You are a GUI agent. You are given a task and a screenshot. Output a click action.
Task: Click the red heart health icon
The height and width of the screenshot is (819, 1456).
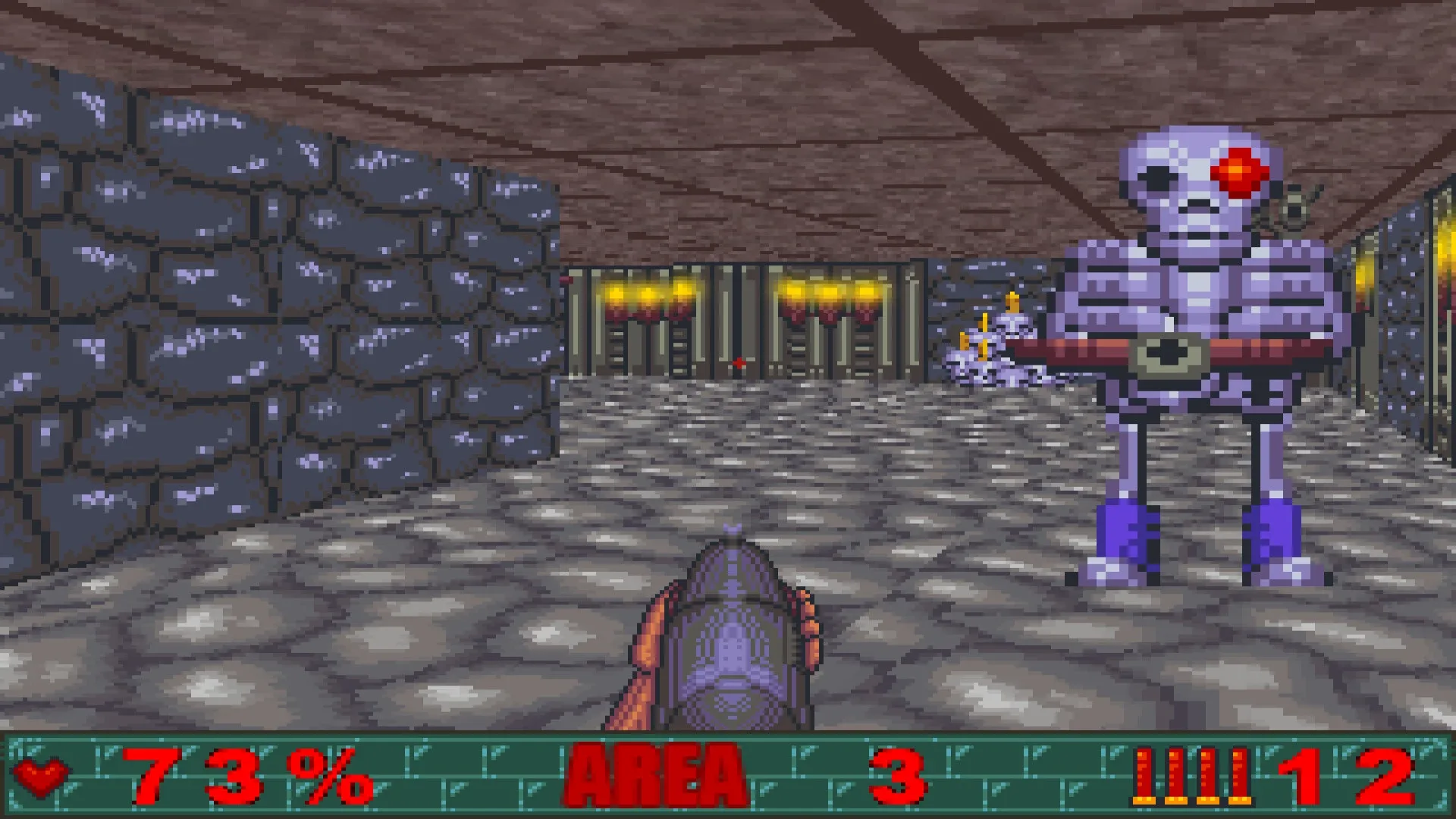point(39,773)
